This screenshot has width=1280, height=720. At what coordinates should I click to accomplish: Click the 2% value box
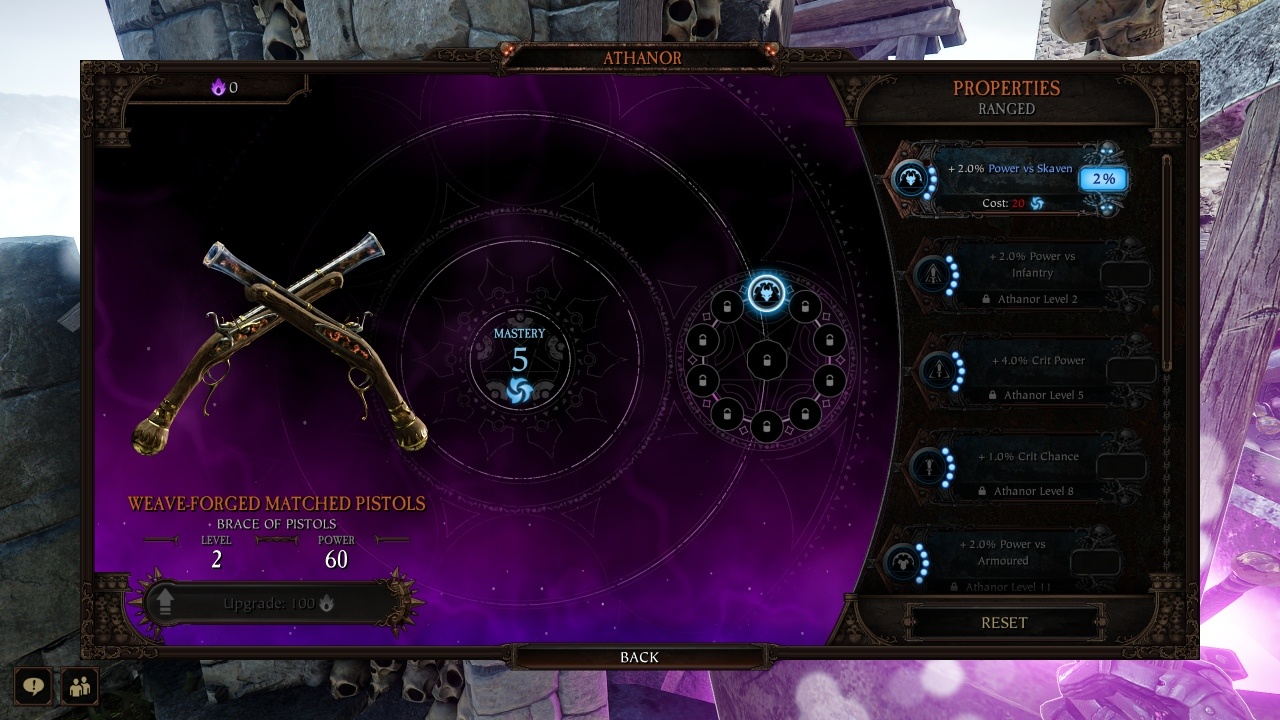pyautogui.click(x=1102, y=180)
